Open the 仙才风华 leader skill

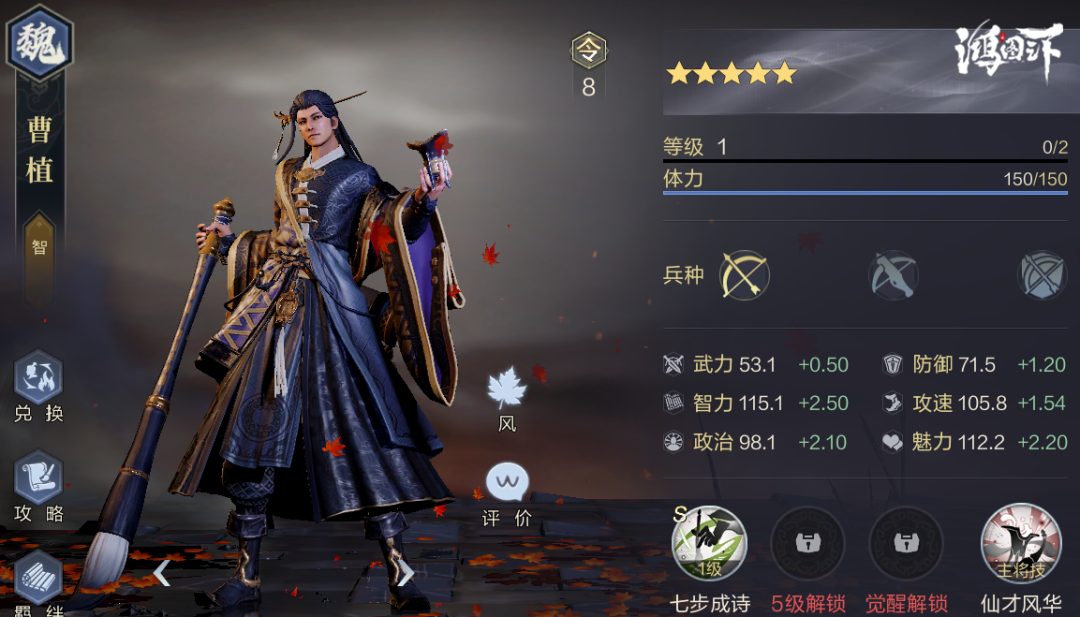click(x=1020, y=544)
